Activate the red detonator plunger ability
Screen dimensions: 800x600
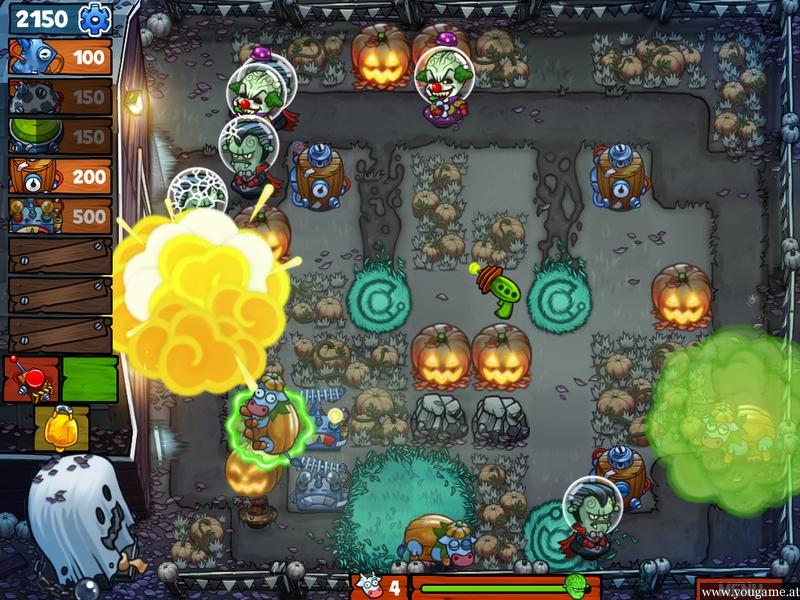(30, 379)
